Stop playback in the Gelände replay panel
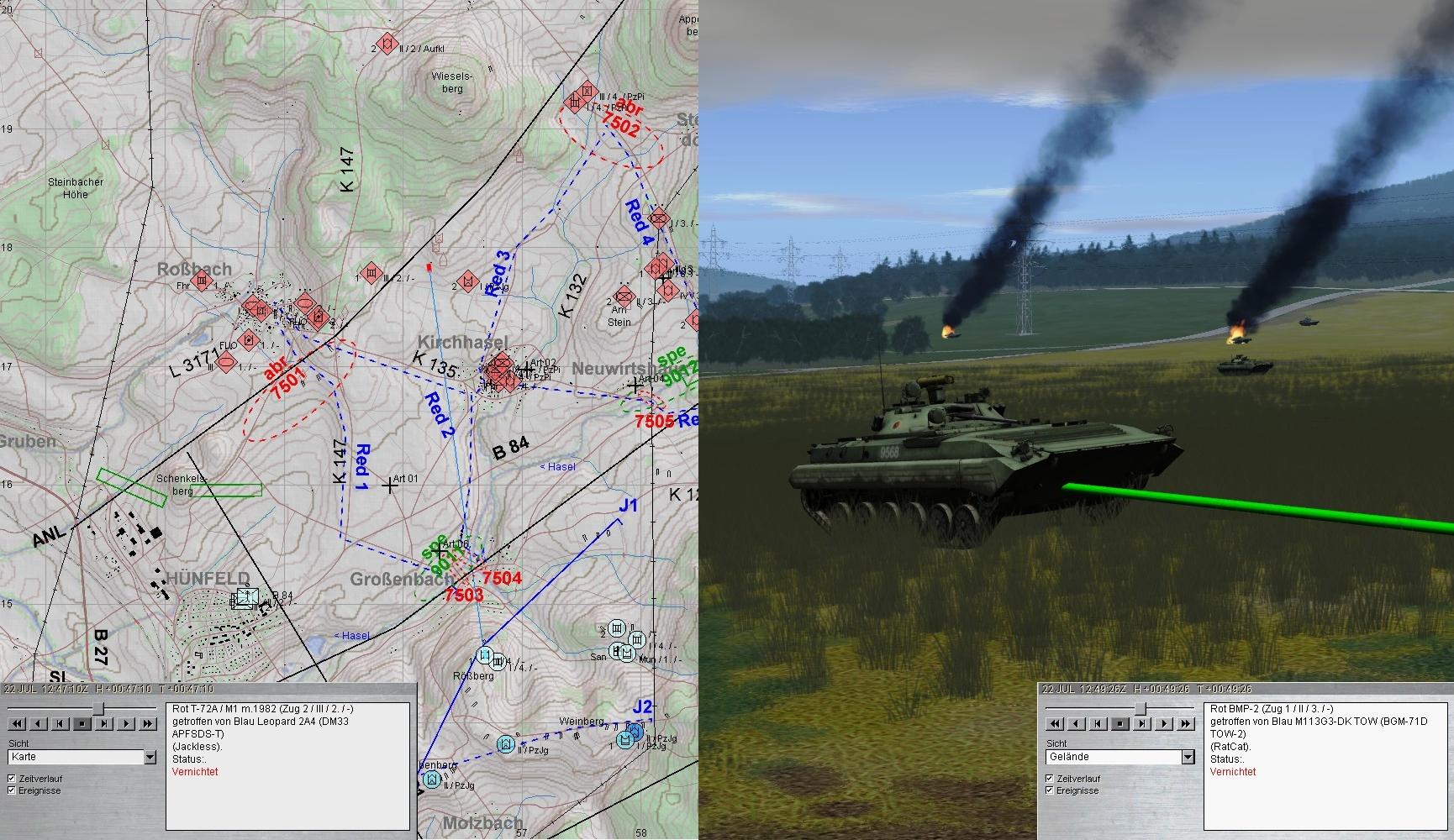 point(1120,723)
